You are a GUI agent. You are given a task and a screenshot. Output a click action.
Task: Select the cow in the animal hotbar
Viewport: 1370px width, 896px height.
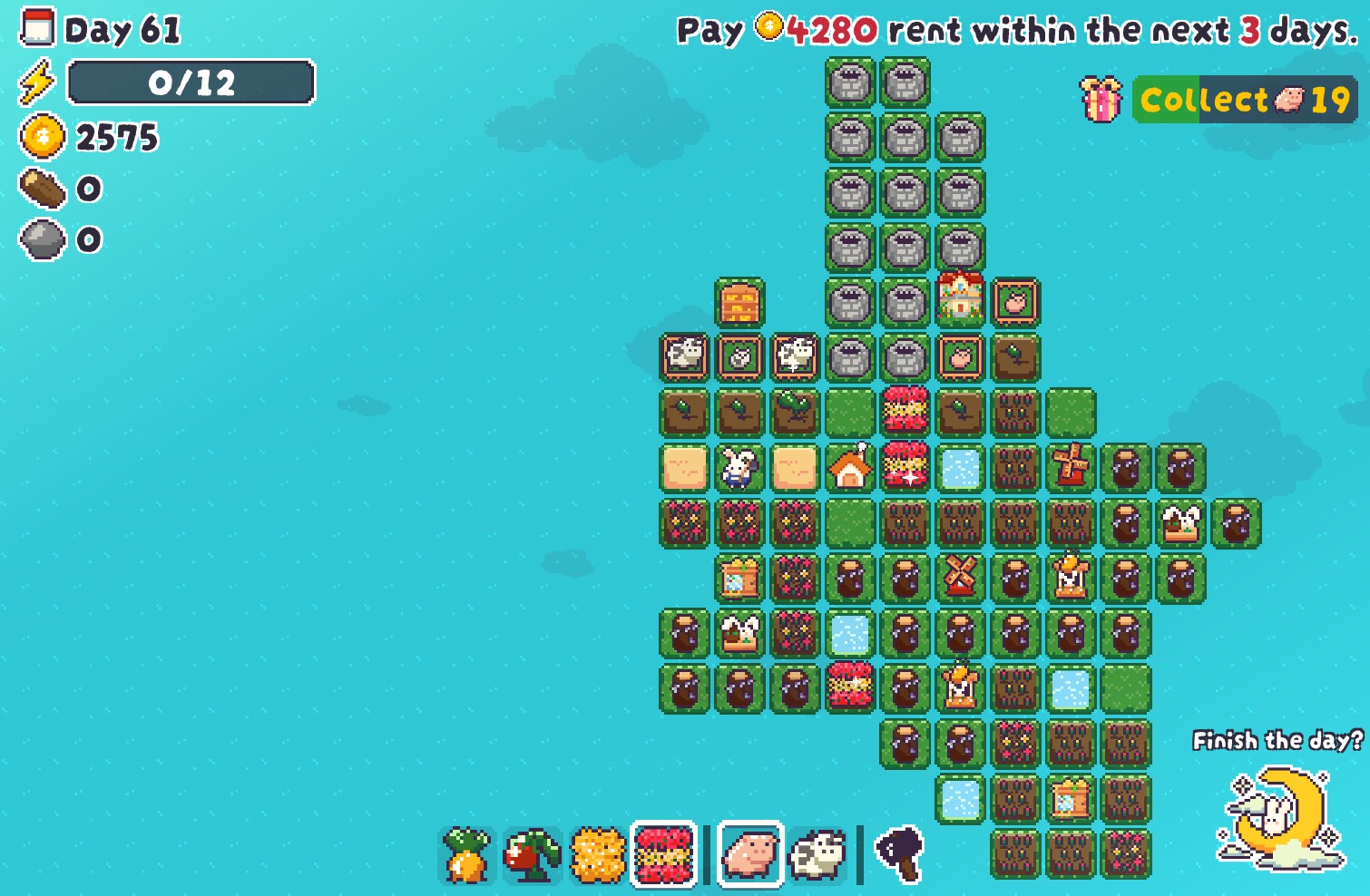click(817, 853)
